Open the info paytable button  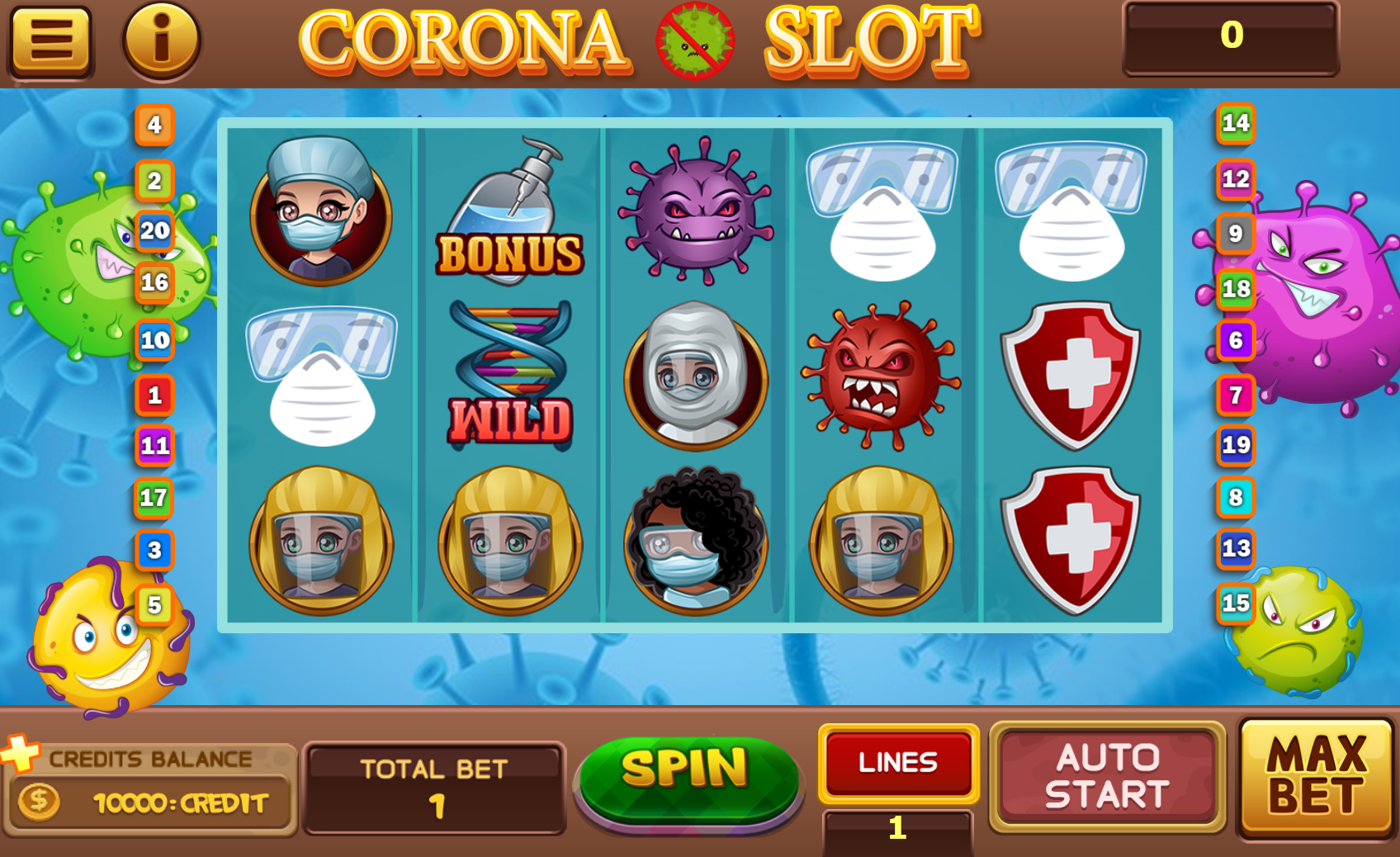tap(161, 40)
